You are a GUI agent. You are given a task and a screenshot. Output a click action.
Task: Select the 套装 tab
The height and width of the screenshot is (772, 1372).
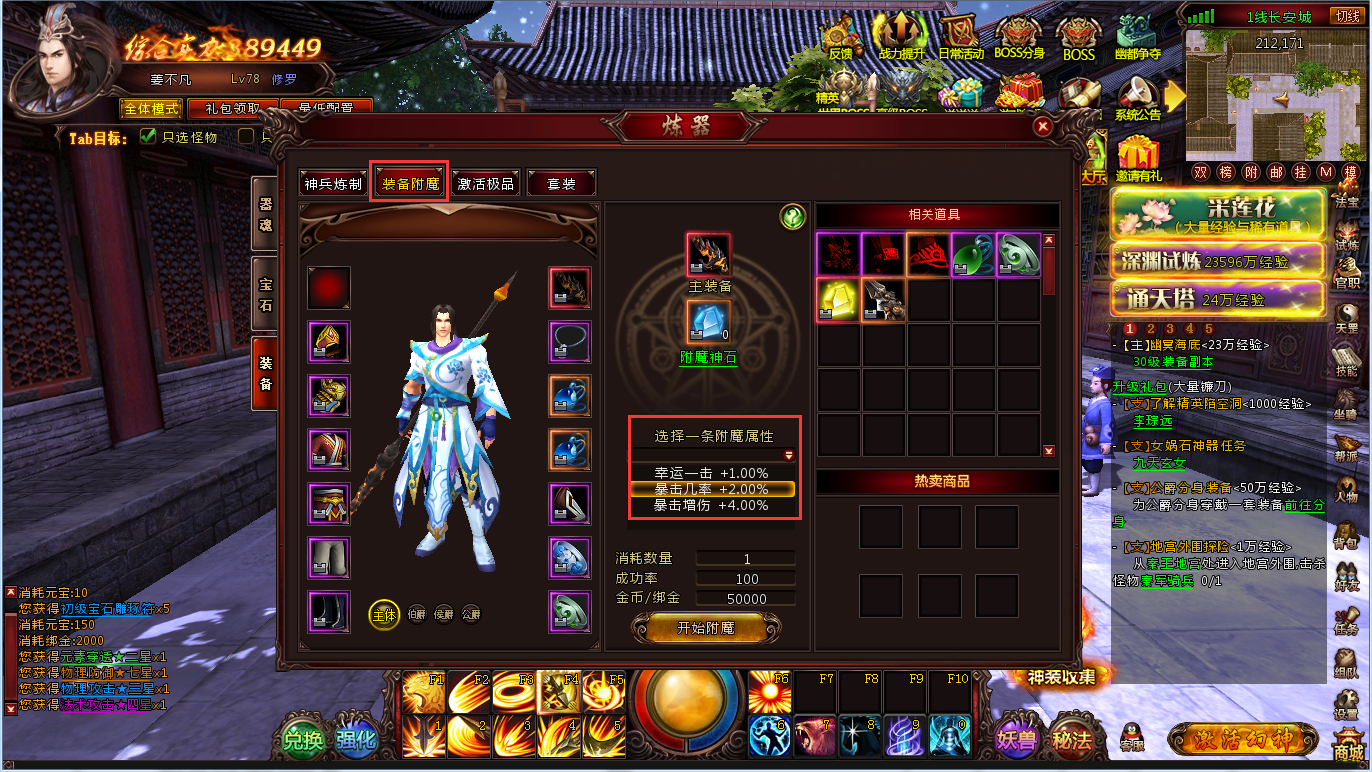point(561,184)
